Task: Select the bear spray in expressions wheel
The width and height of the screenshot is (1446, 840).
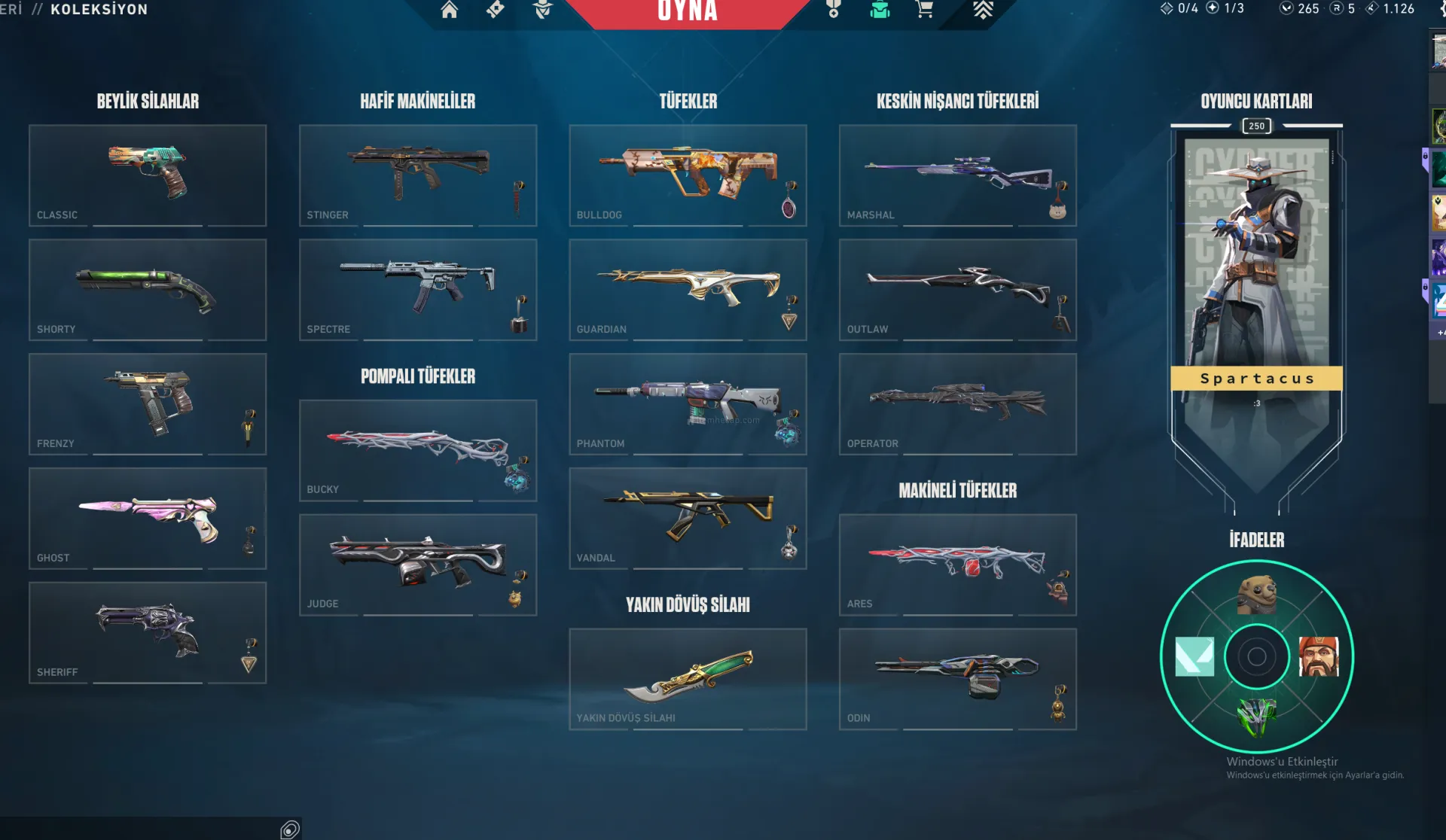Action: [x=1256, y=595]
